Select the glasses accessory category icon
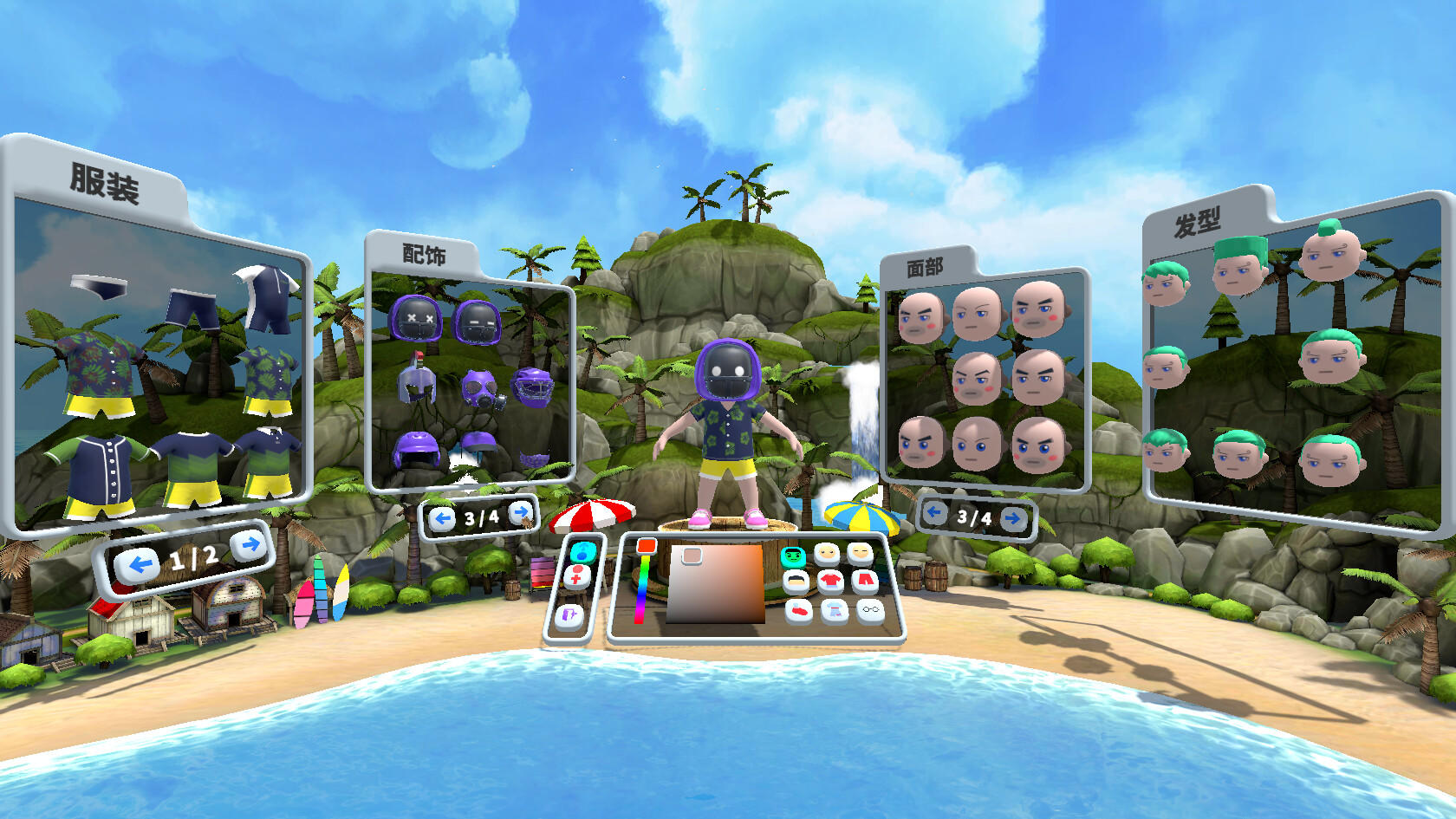 [869, 610]
